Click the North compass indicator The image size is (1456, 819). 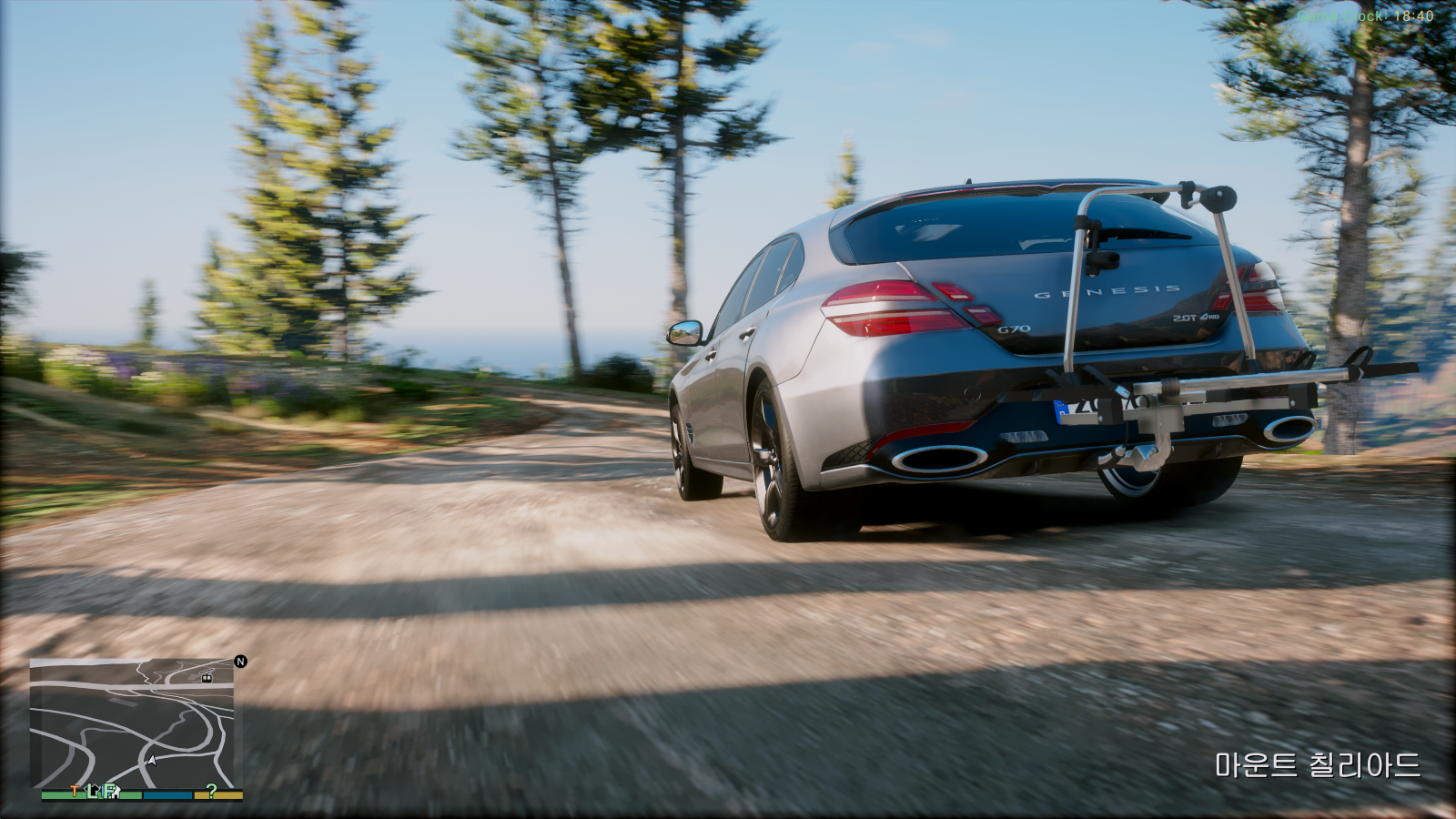pos(240,662)
